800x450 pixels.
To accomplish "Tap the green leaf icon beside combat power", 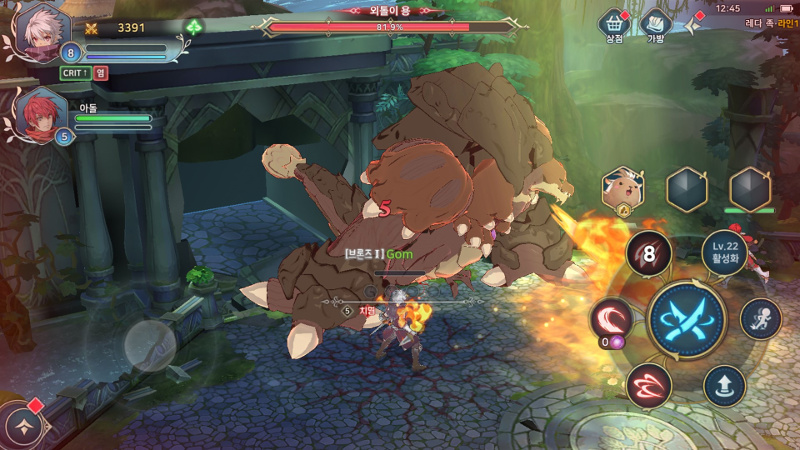I will tap(194, 27).
